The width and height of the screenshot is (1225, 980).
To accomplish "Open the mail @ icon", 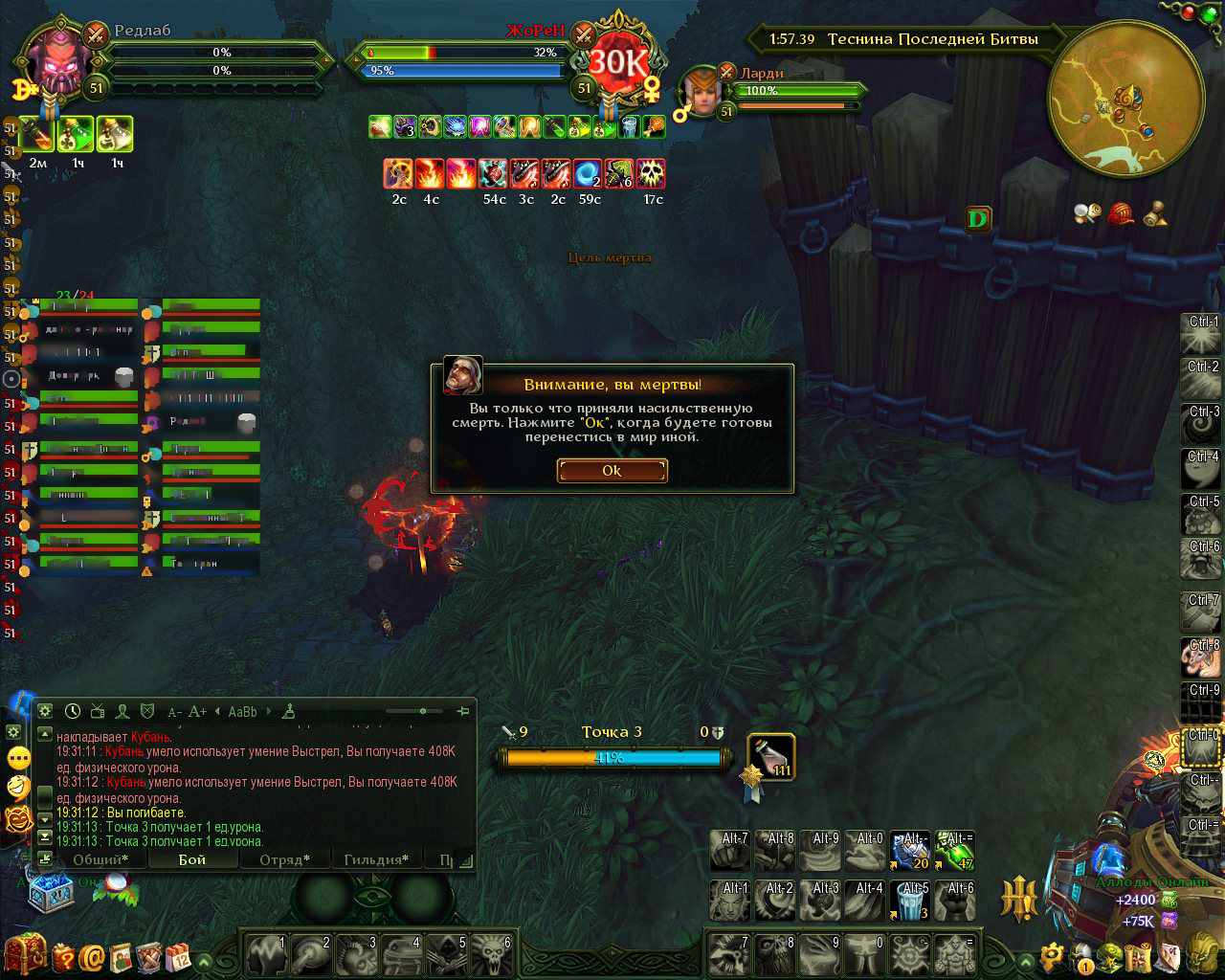I will click(93, 957).
